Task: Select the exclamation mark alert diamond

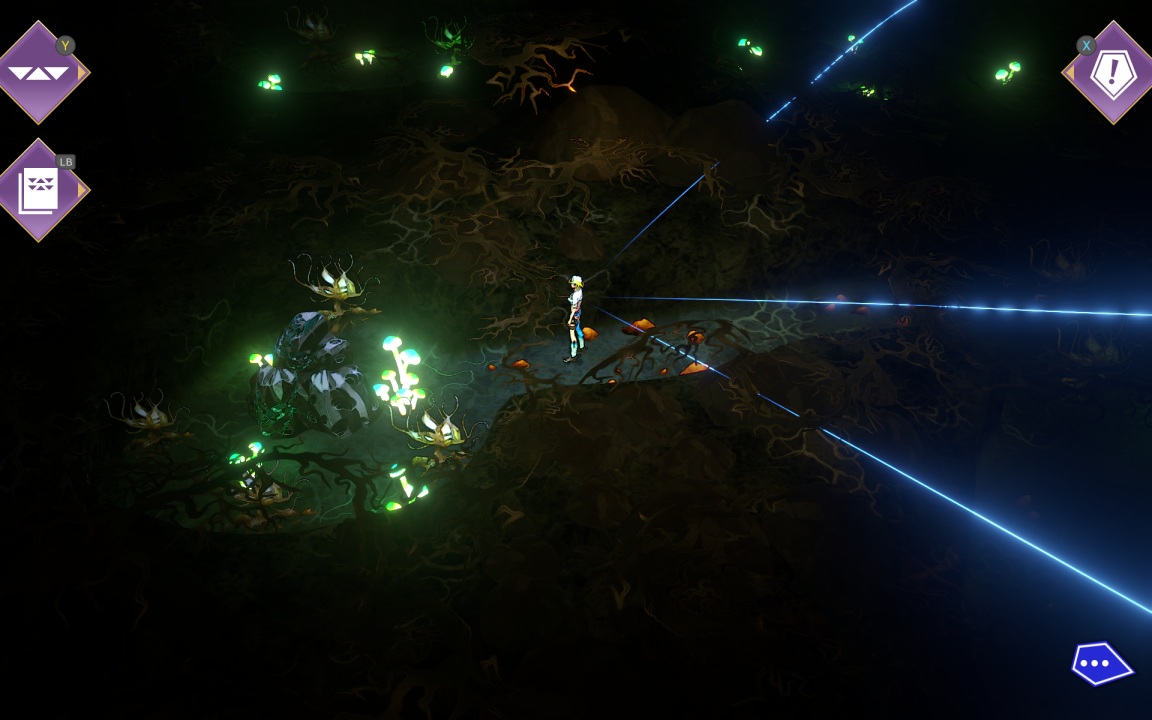Action: 1112,73
